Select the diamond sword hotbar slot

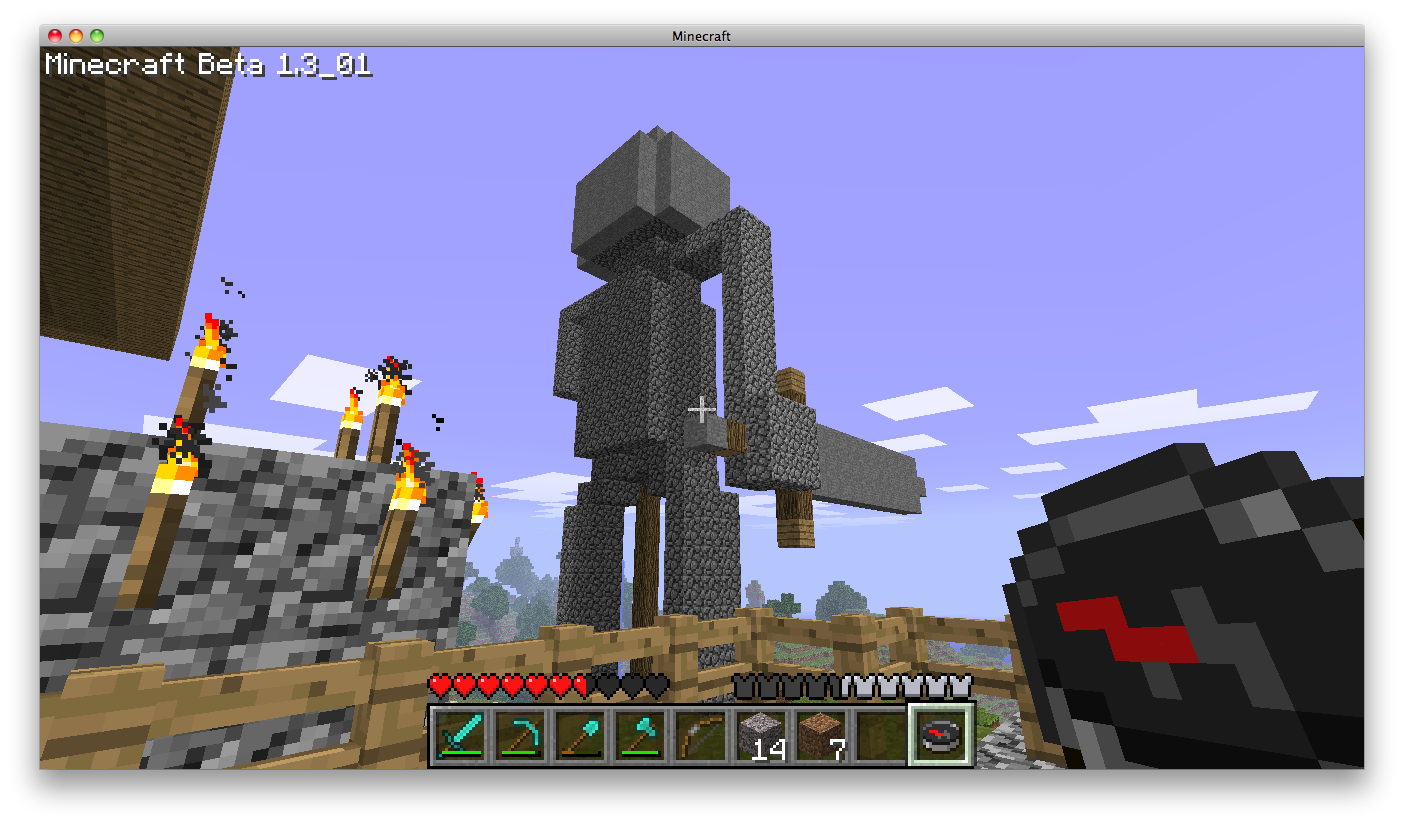(460, 736)
